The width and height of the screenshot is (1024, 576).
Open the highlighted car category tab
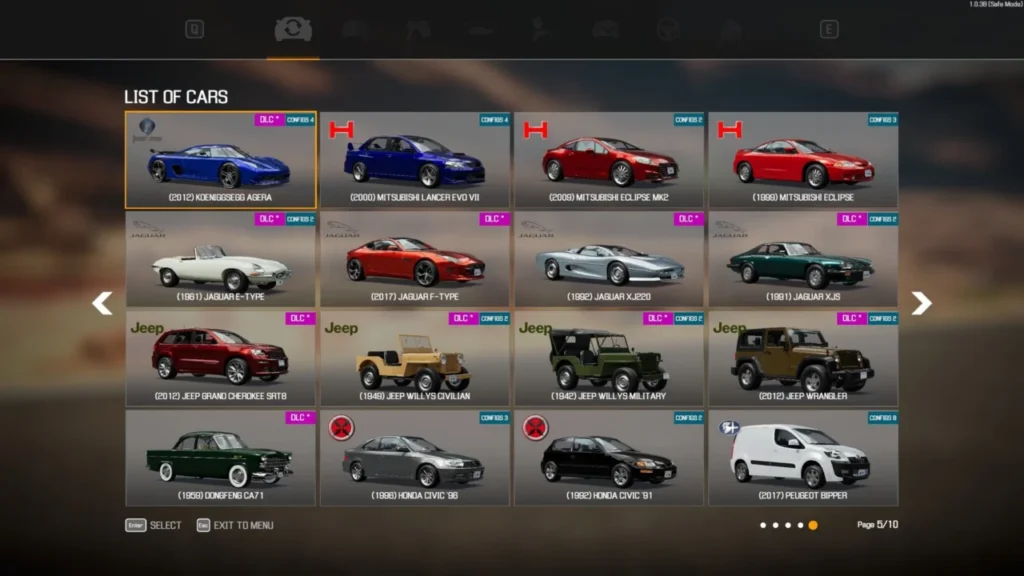[x=293, y=30]
